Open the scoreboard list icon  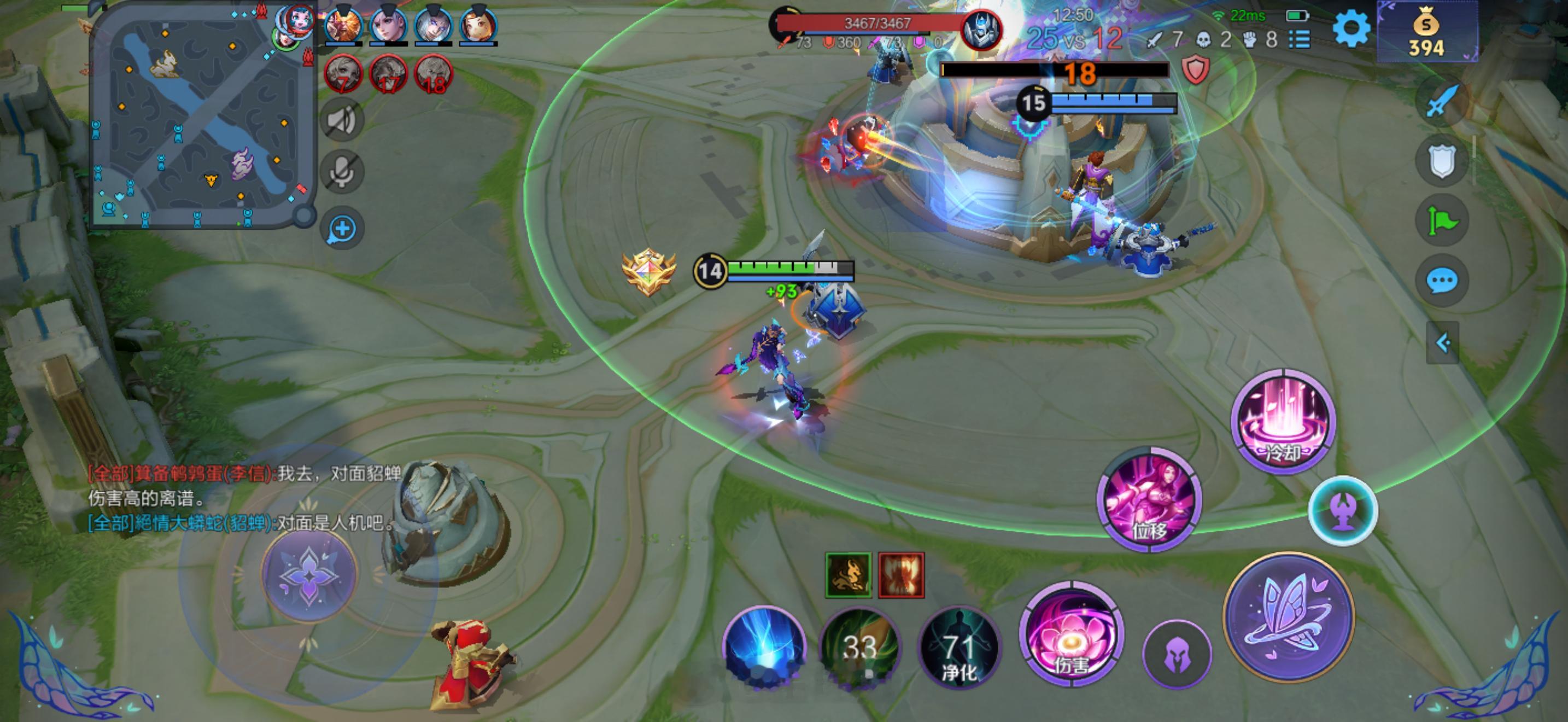pyautogui.click(x=1300, y=40)
